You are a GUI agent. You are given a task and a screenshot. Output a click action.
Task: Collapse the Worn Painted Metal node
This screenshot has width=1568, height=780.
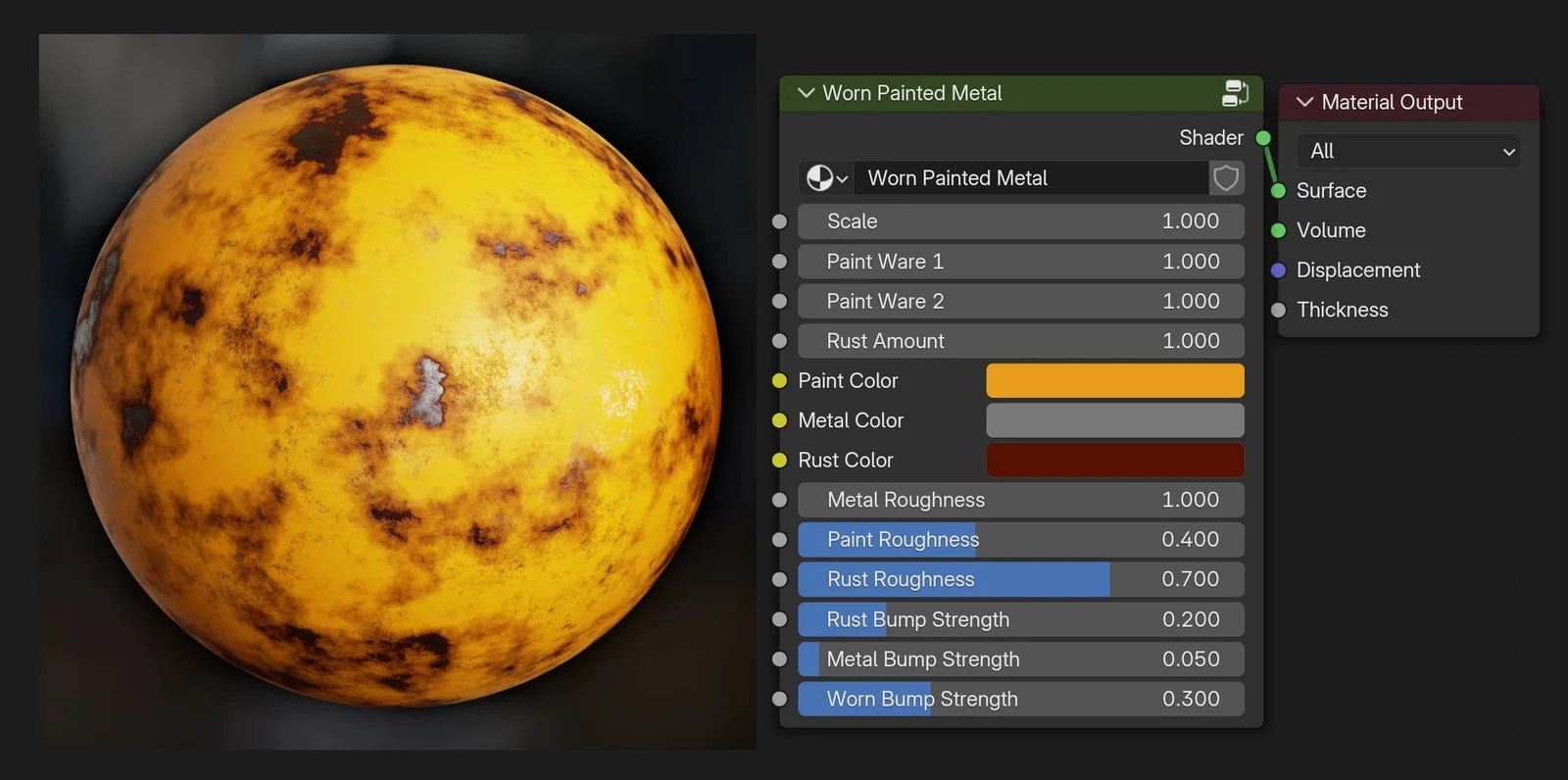[x=806, y=93]
